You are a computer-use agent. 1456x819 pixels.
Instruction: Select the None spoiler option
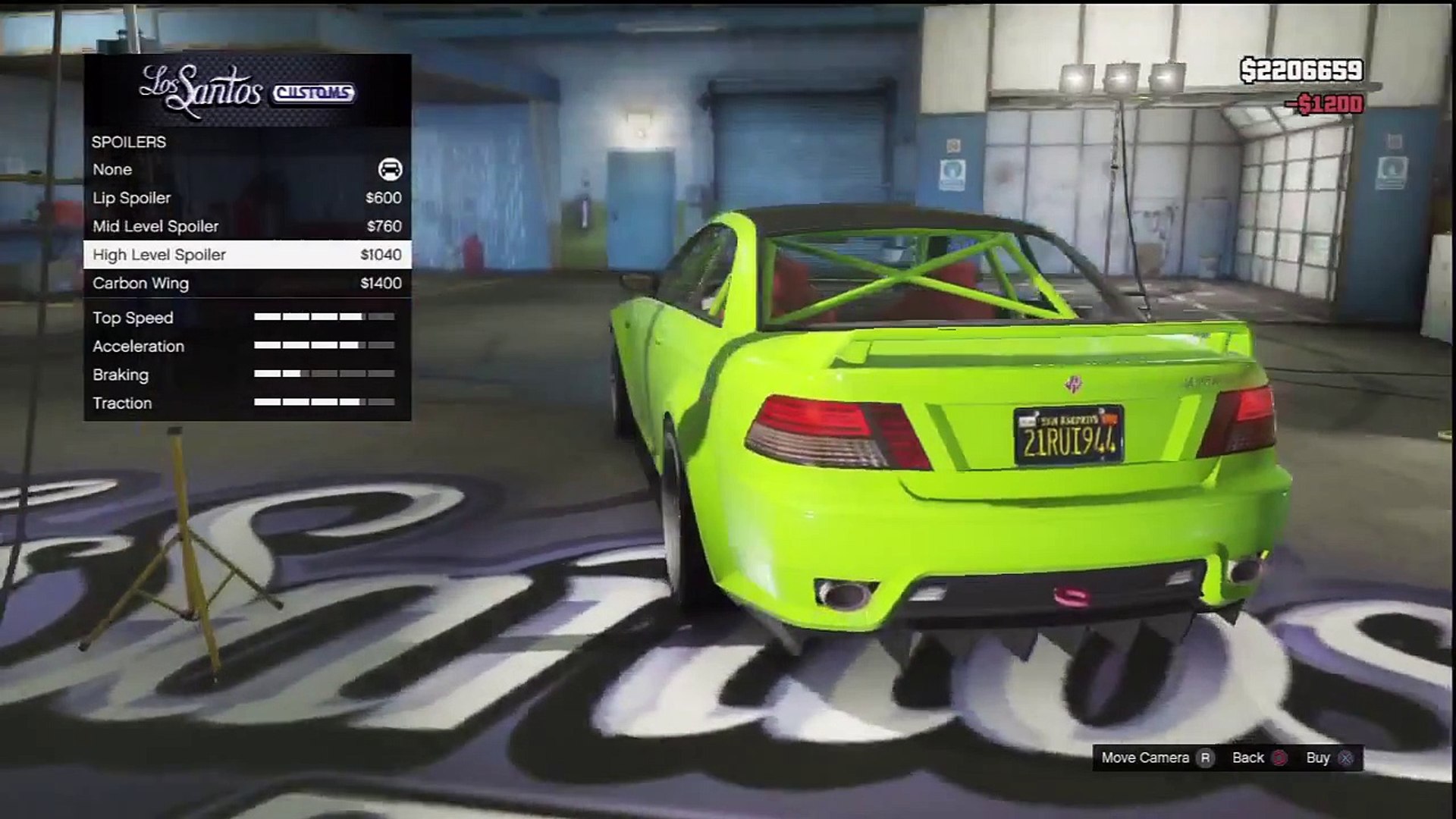pos(246,170)
